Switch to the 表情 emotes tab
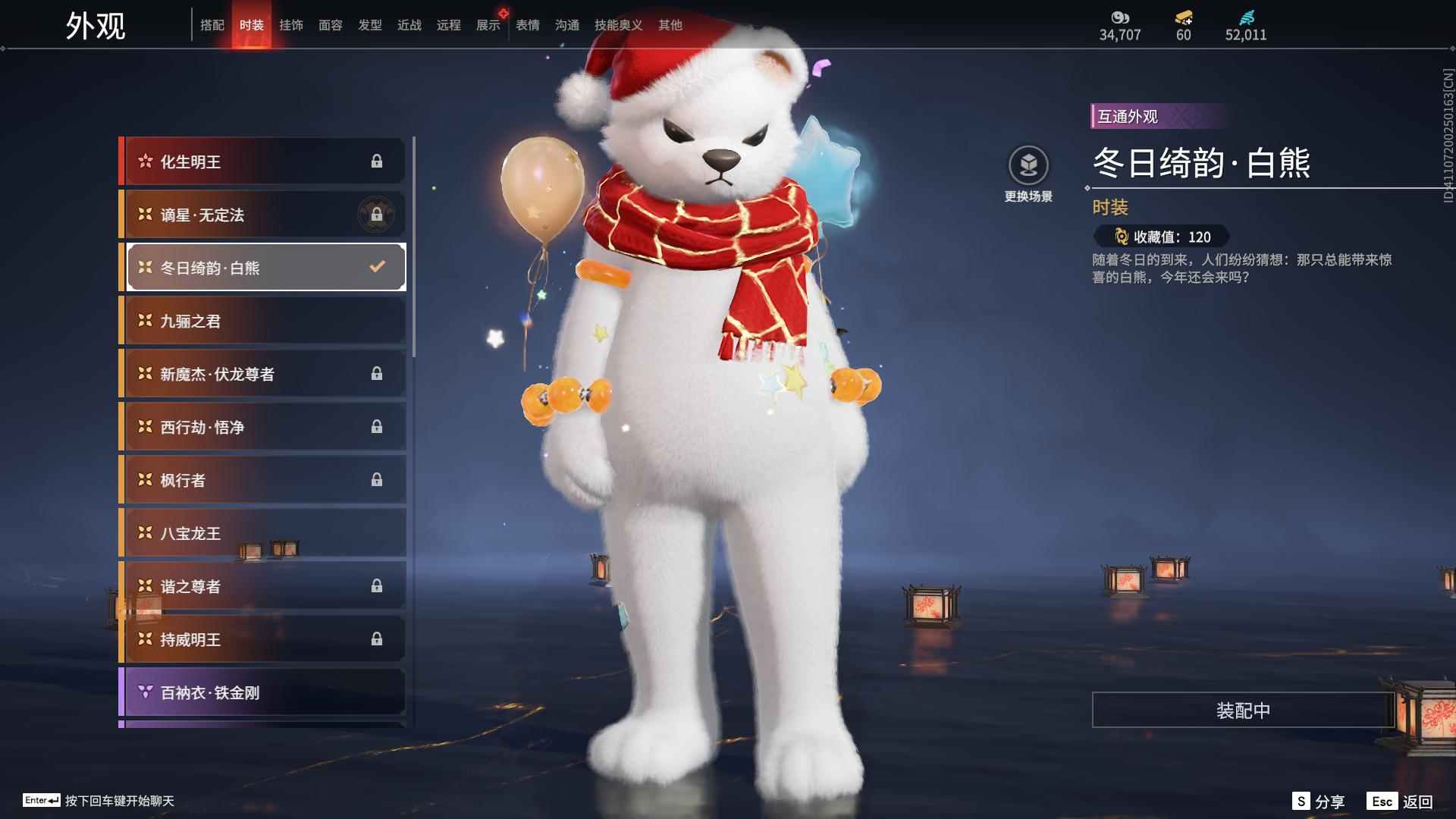Image resolution: width=1456 pixels, height=819 pixels. (x=528, y=25)
